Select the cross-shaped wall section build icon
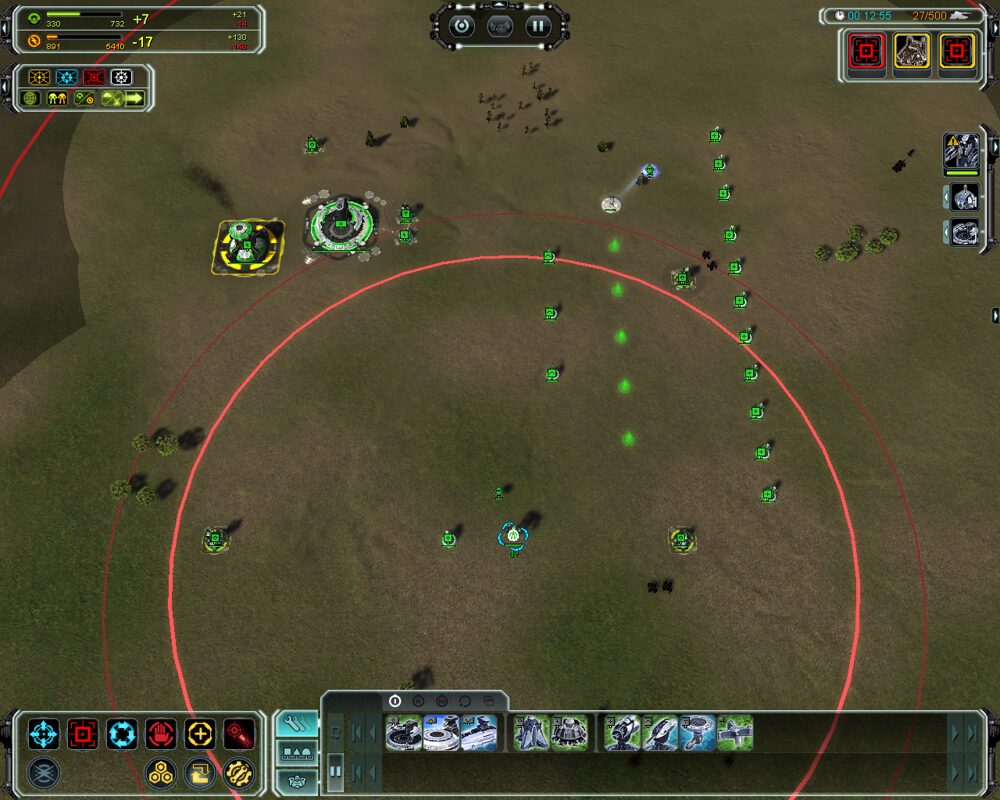This screenshot has height=800, width=1000. pyautogui.click(x=735, y=733)
